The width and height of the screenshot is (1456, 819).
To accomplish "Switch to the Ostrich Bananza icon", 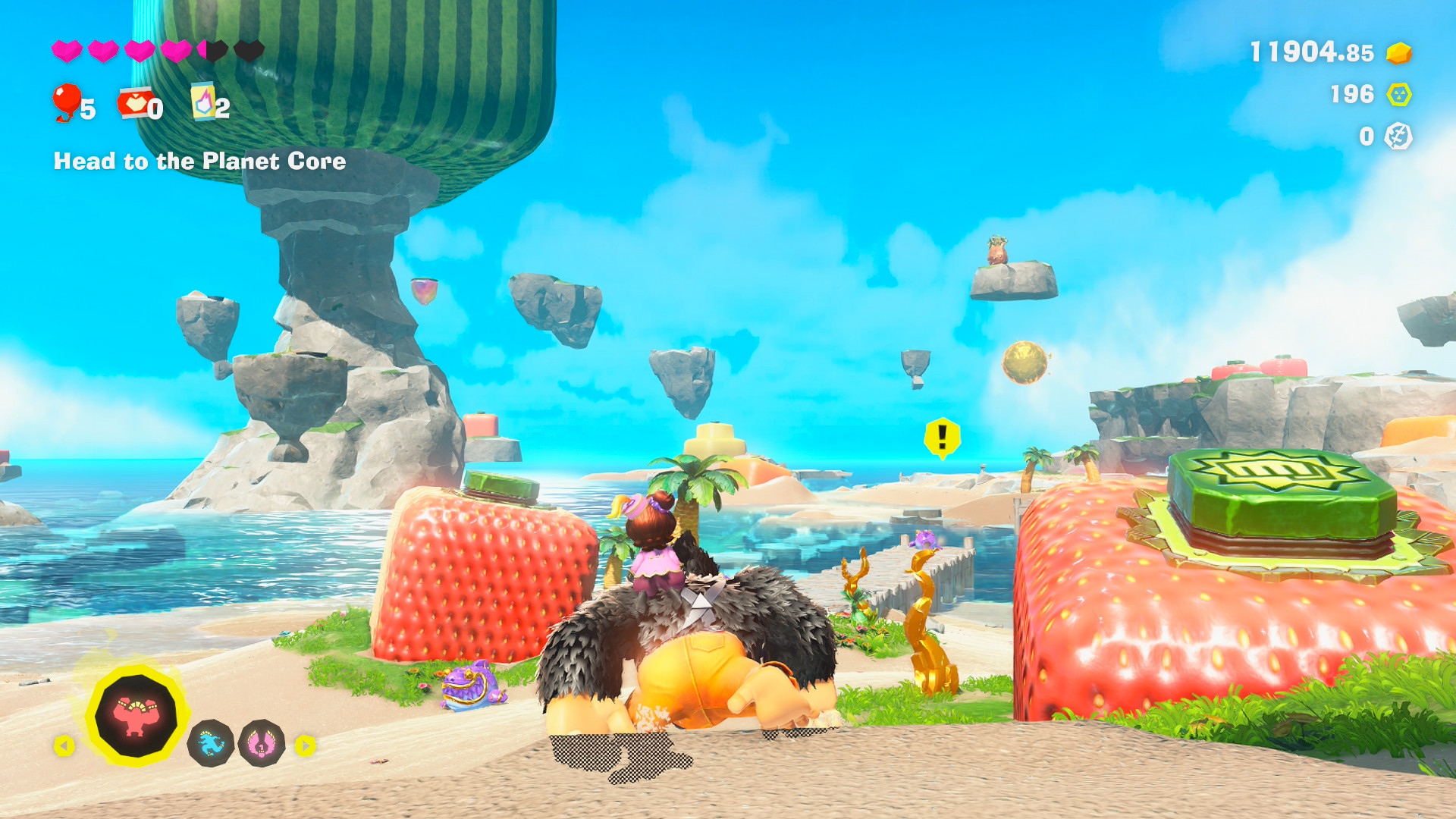I will pyautogui.click(x=262, y=744).
